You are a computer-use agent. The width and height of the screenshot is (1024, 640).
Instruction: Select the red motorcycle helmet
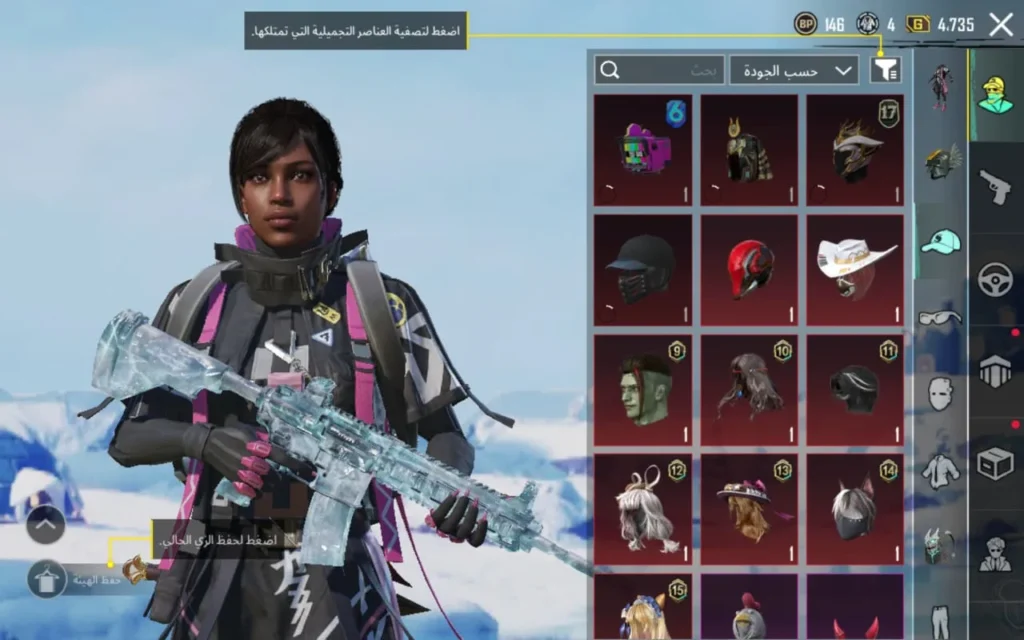click(748, 270)
